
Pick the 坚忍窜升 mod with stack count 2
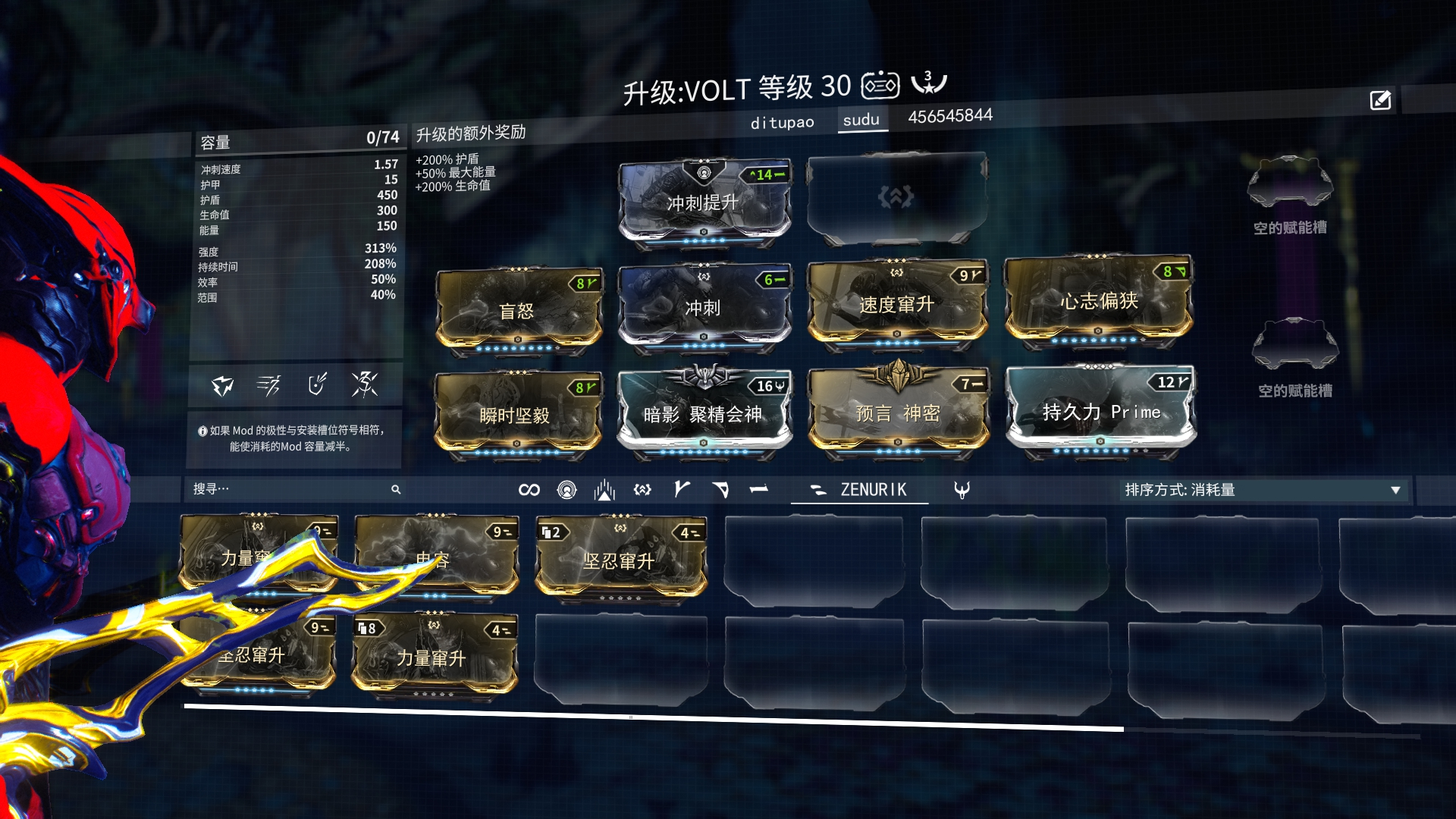[620, 560]
